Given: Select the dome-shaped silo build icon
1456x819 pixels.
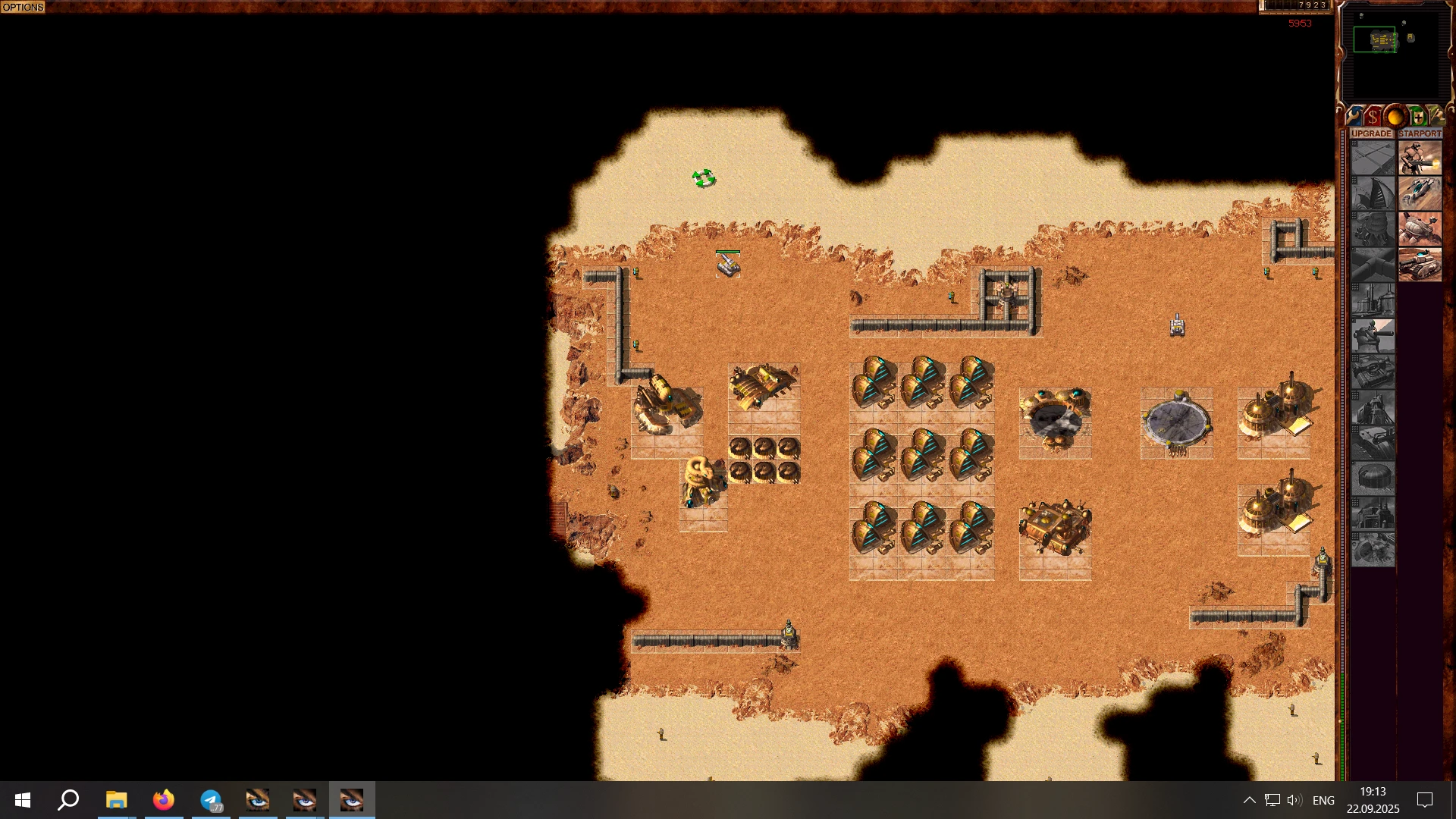Looking at the screenshot, I should (x=1373, y=478).
